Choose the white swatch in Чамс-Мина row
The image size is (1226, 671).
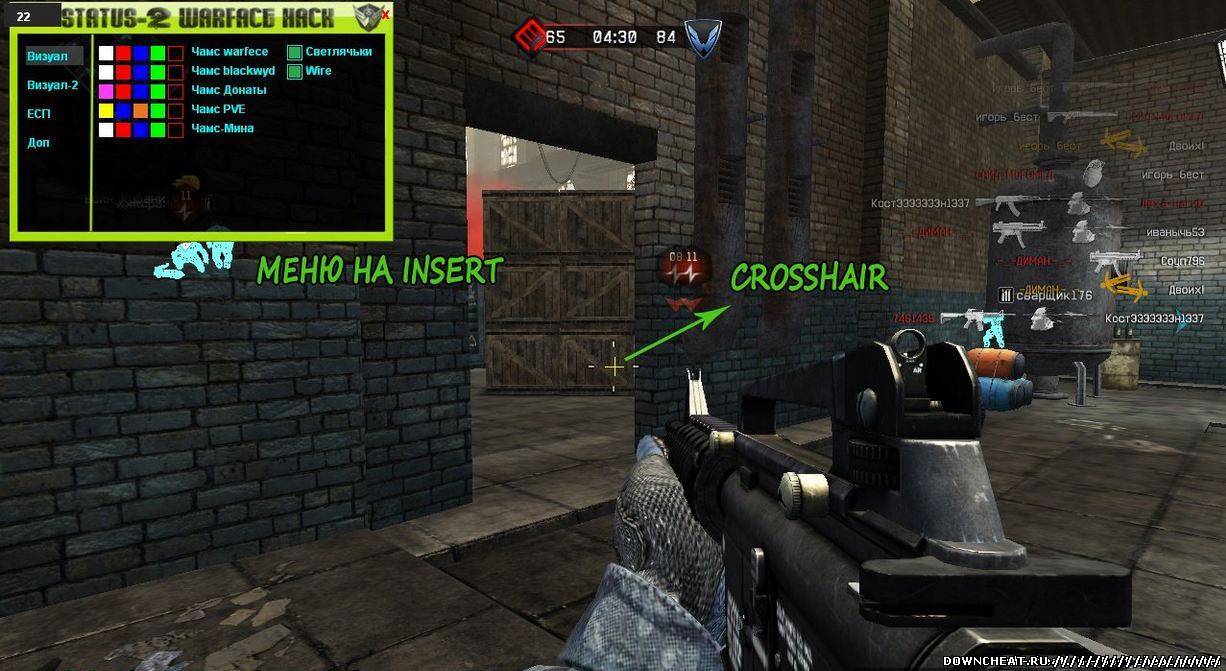[106, 129]
